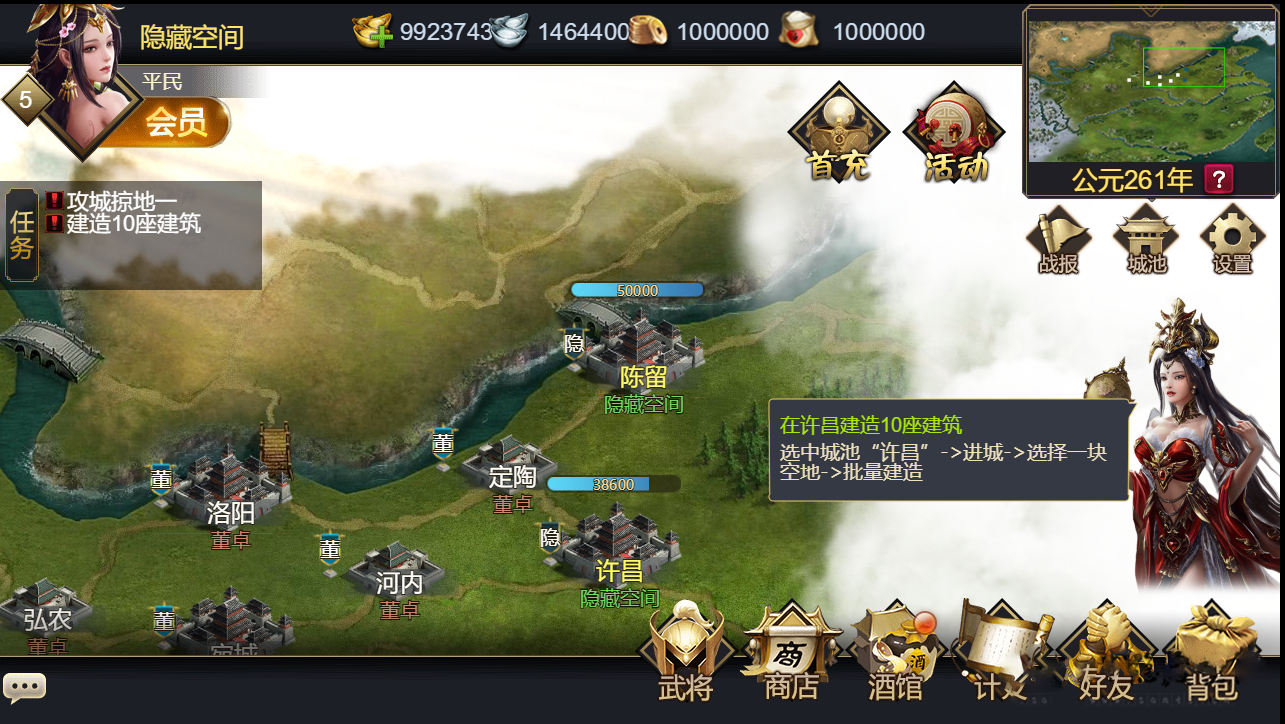Click the red question mark help button
The image size is (1285, 724).
point(1219,179)
